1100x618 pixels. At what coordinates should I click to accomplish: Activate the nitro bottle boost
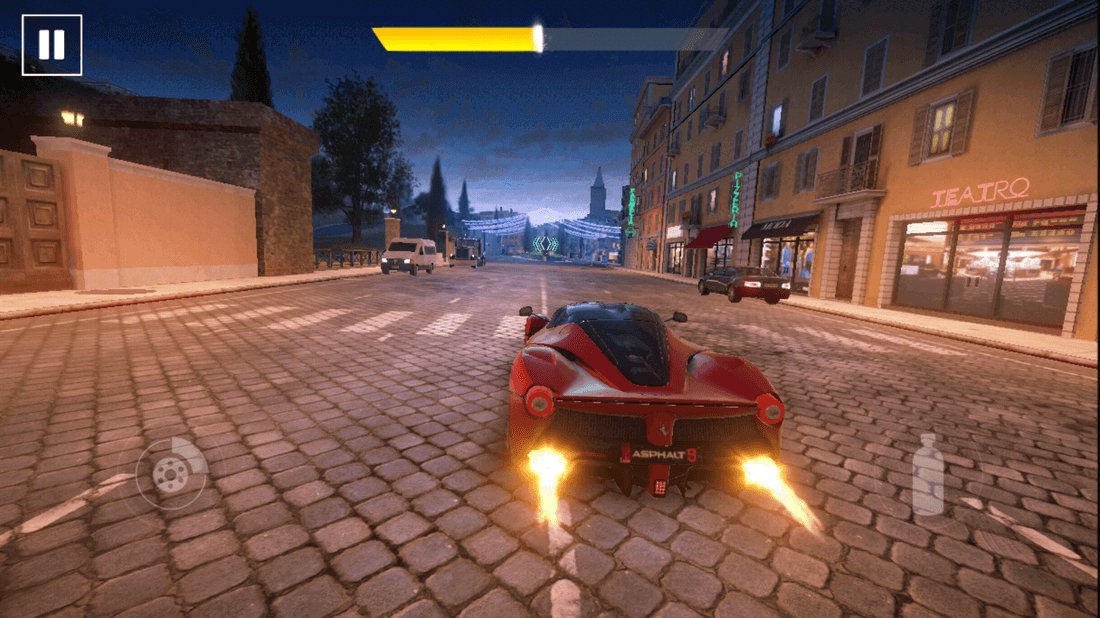[x=928, y=476]
